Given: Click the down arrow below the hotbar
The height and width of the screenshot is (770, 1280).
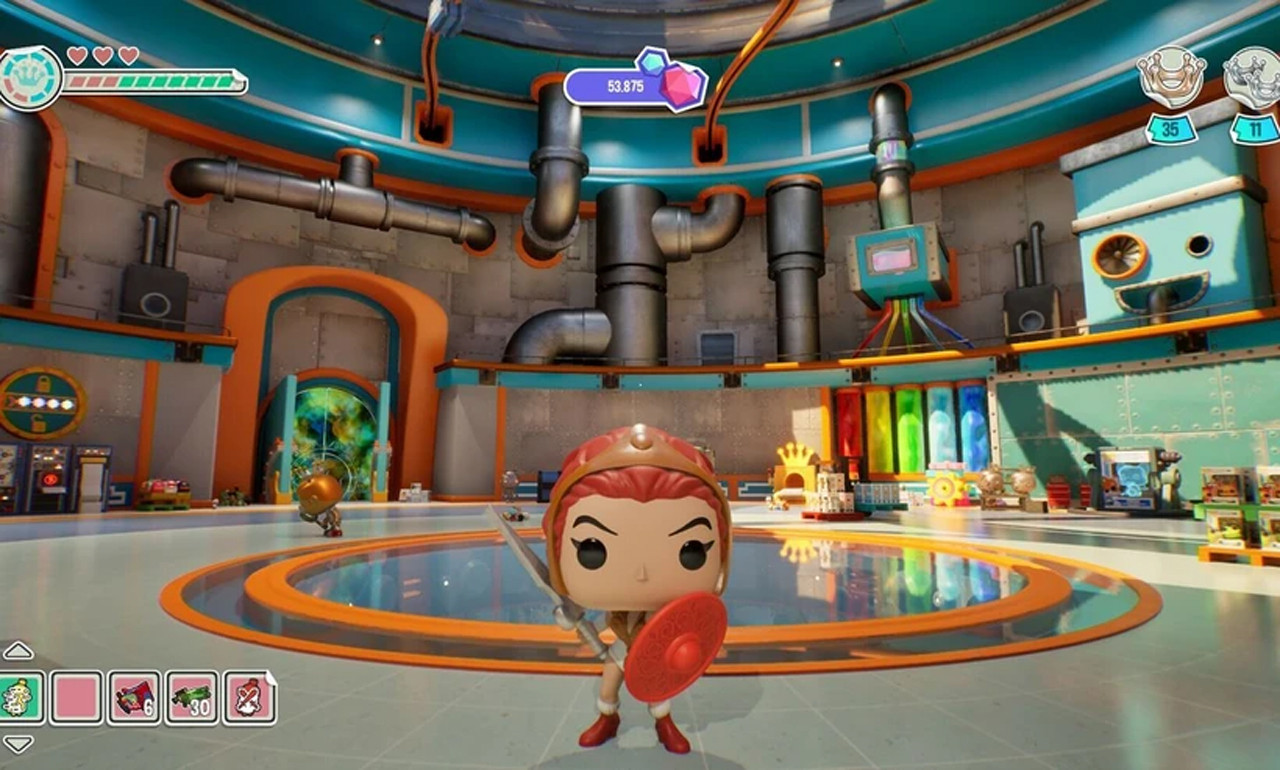Looking at the screenshot, I should [x=18, y=743].
